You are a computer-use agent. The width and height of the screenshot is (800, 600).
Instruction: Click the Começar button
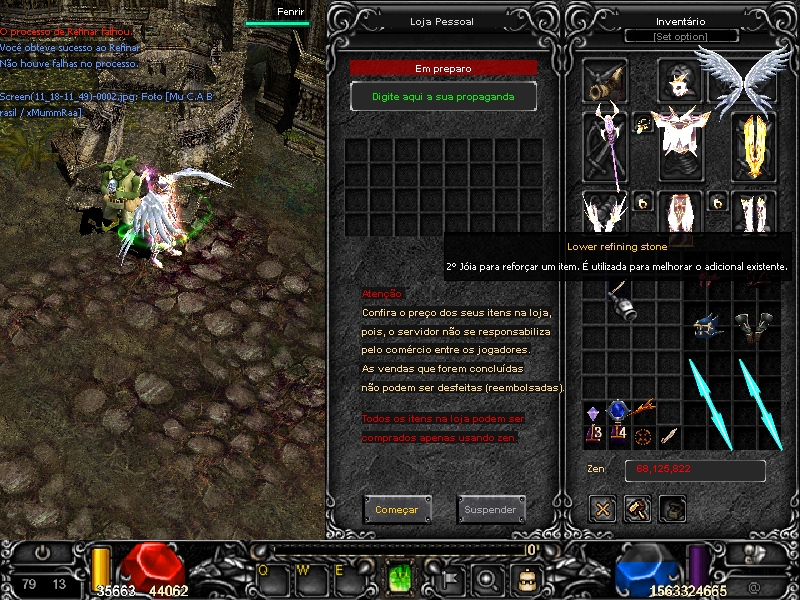pyautogui.click(x=397, y=510)
